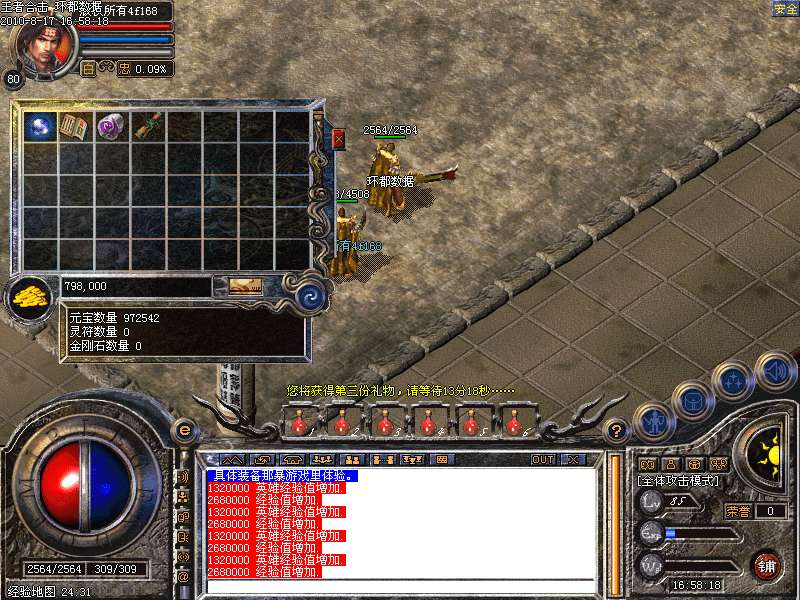
Task: Open the shop with the red 铺 button
Action: pyautogui.click(x=767, y=564)
